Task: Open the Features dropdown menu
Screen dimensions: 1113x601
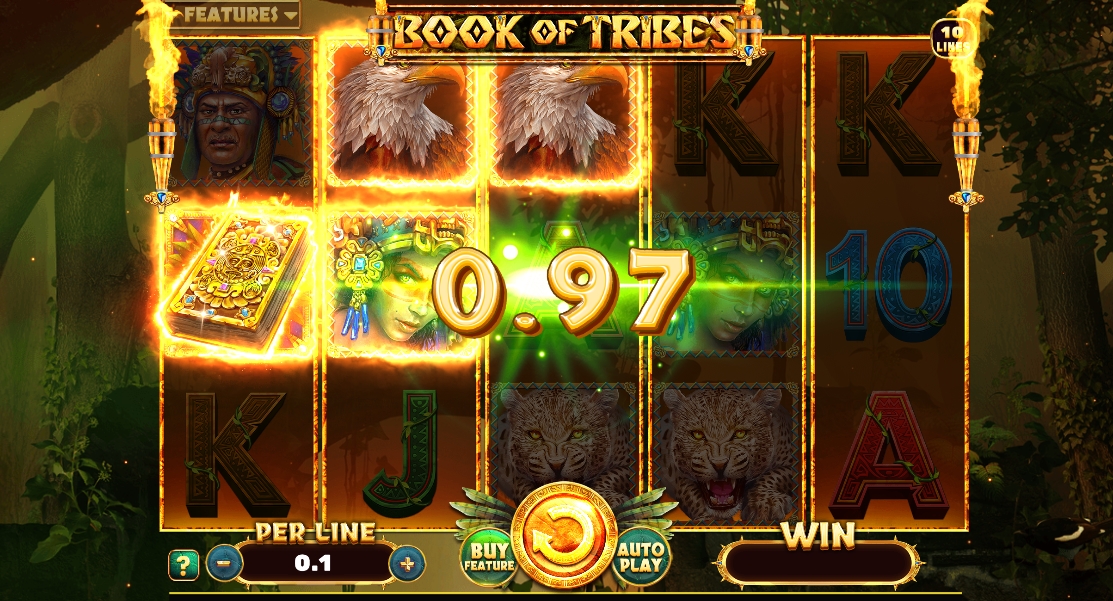Action: coord(236,15)
